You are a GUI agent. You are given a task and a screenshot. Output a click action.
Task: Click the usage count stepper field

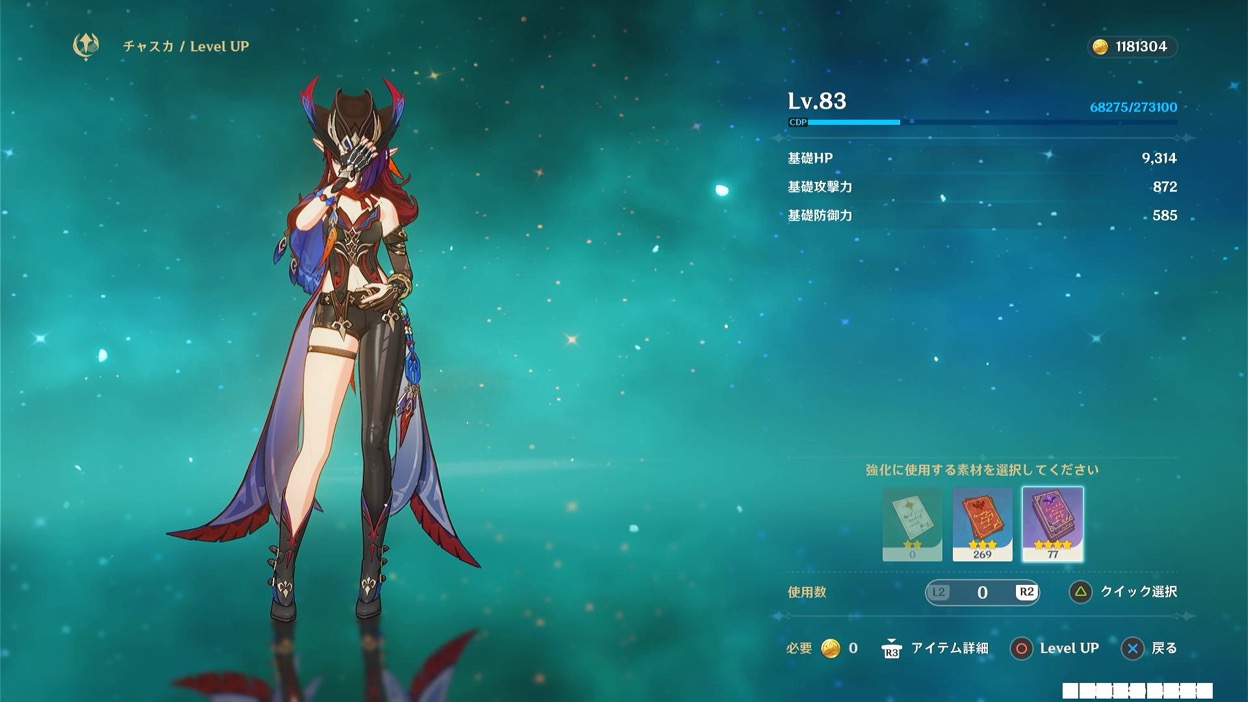tap(982, 592)
